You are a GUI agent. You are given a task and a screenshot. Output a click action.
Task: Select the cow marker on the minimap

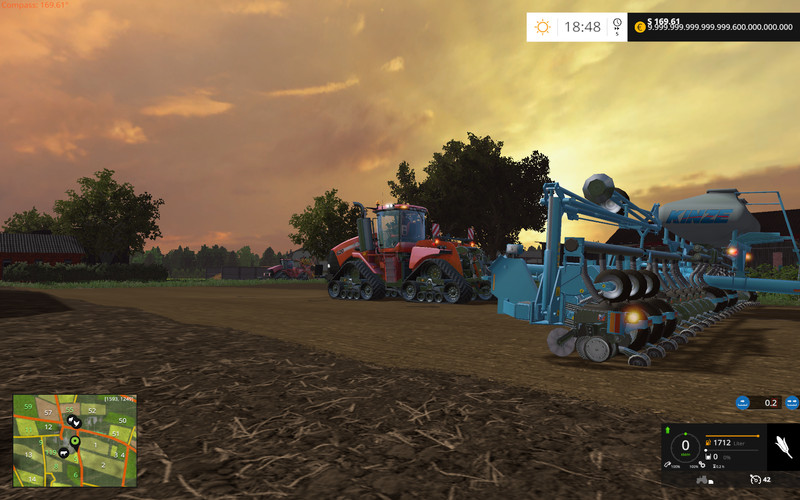click(x=62, y=451)
